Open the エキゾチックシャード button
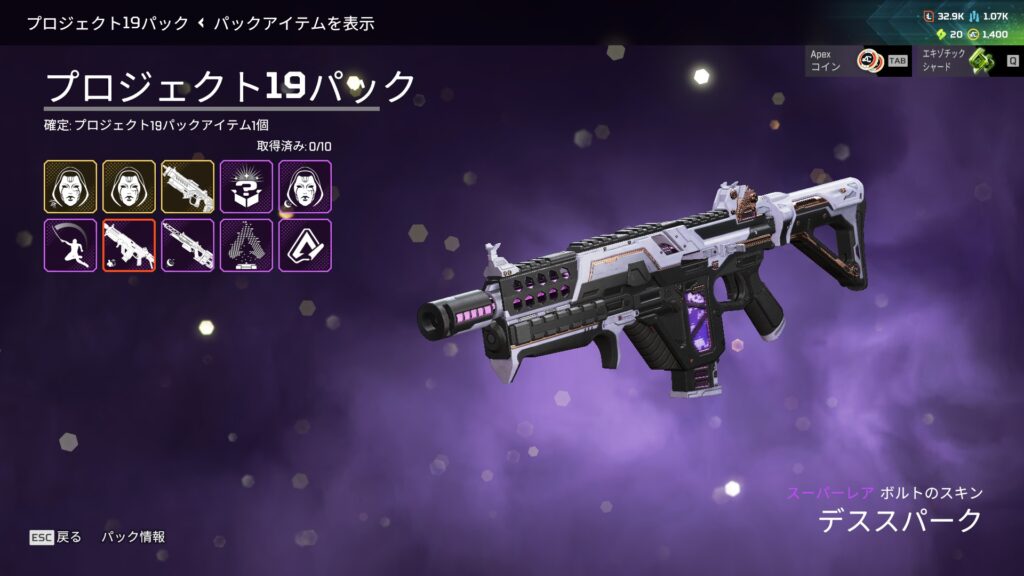This screenshot has height=576, width=1024. click(967, 61)
